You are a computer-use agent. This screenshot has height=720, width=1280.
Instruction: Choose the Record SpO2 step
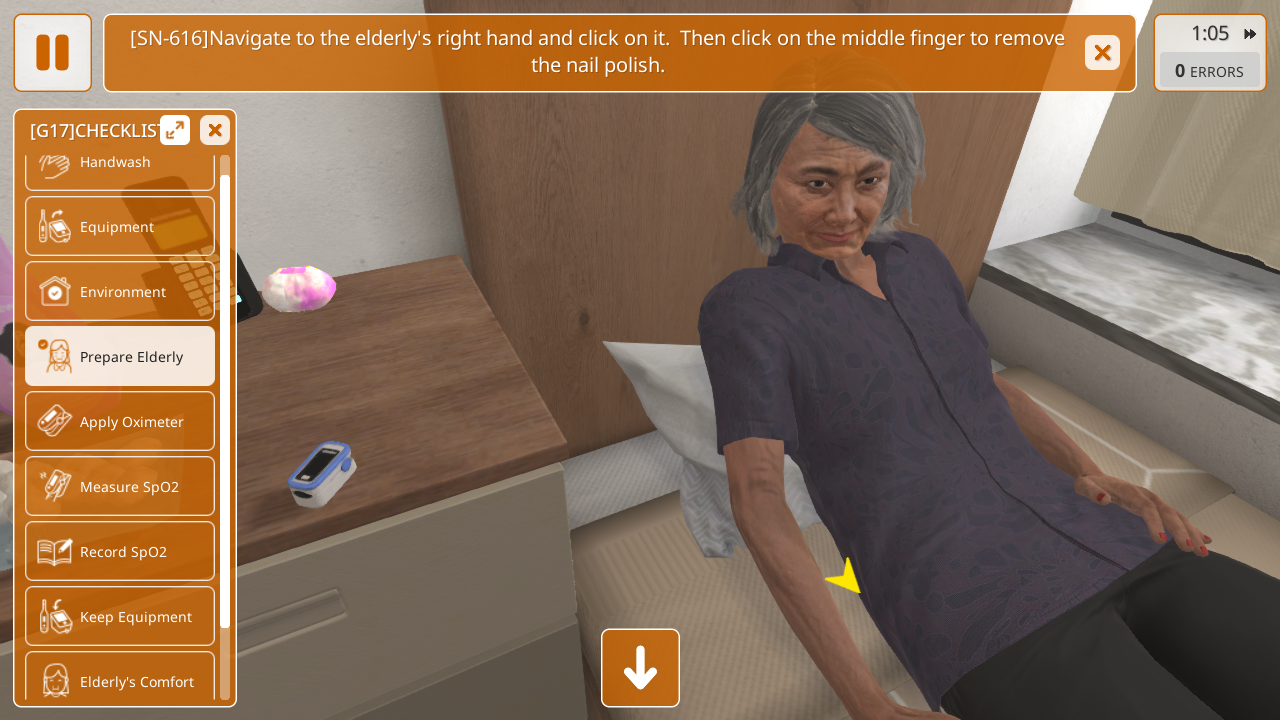(x=120, y=552)
